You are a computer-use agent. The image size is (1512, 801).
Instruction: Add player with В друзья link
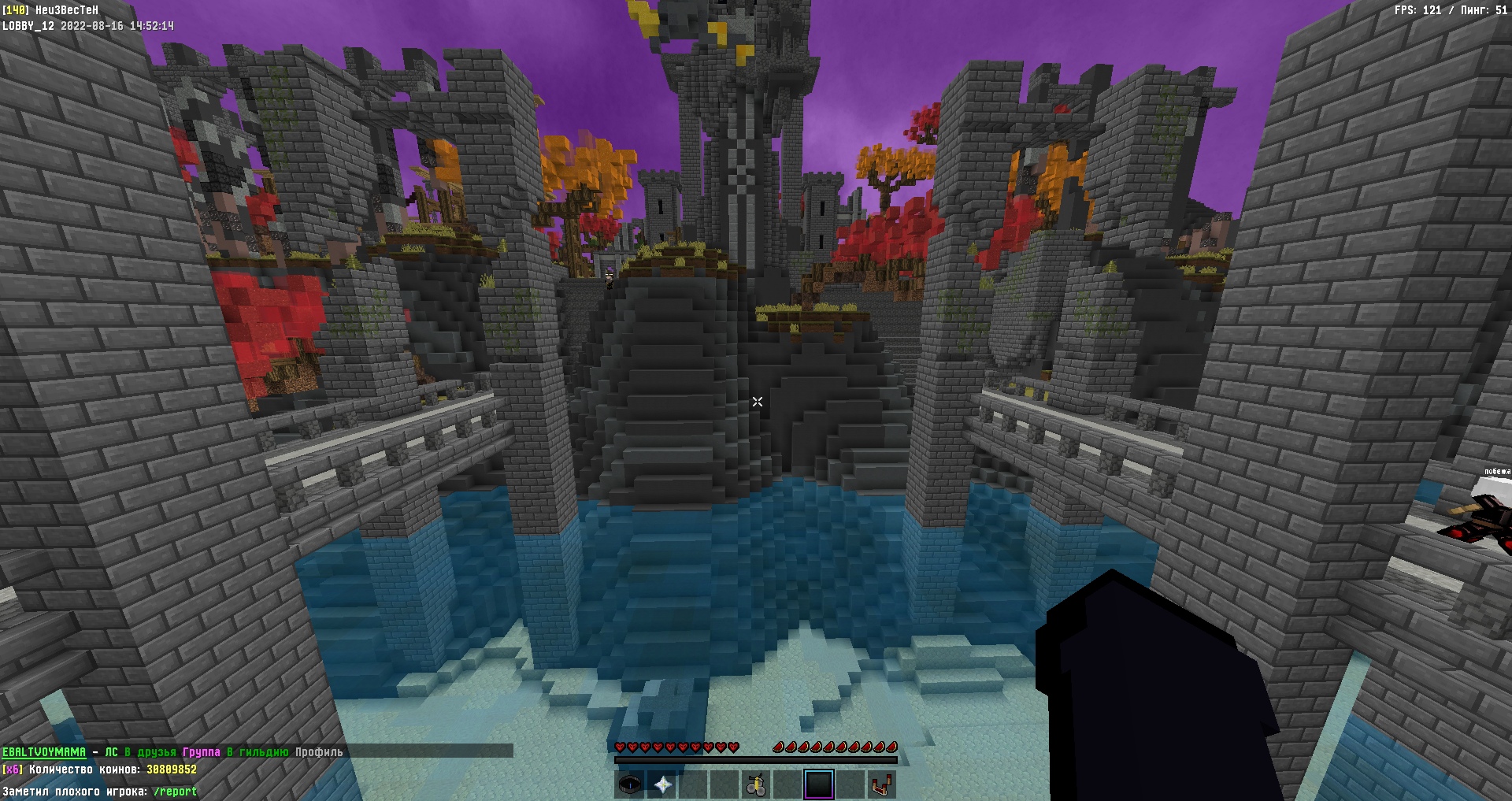tap(150, 752)
